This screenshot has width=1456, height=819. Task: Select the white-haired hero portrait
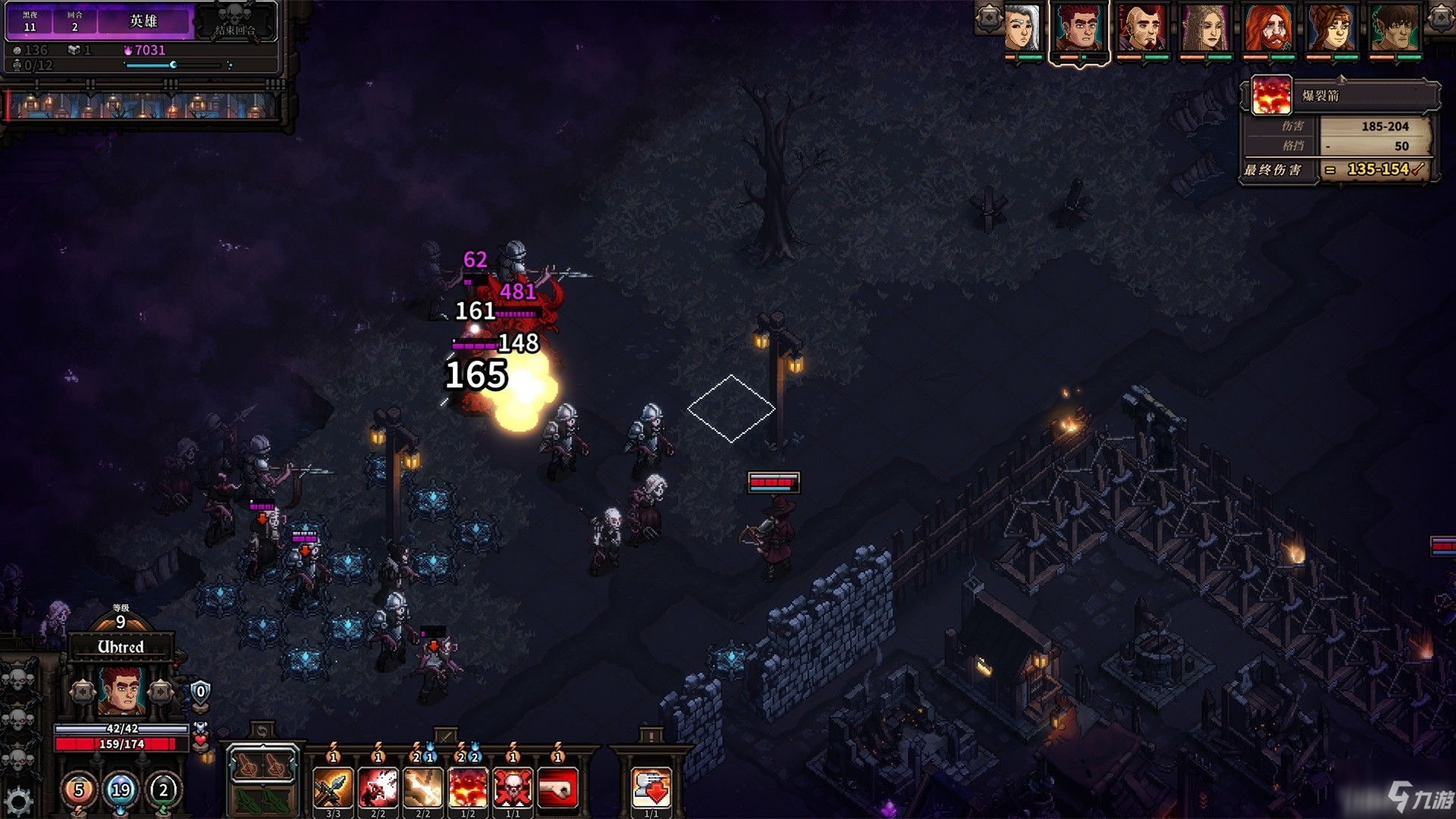(1021, 28)
